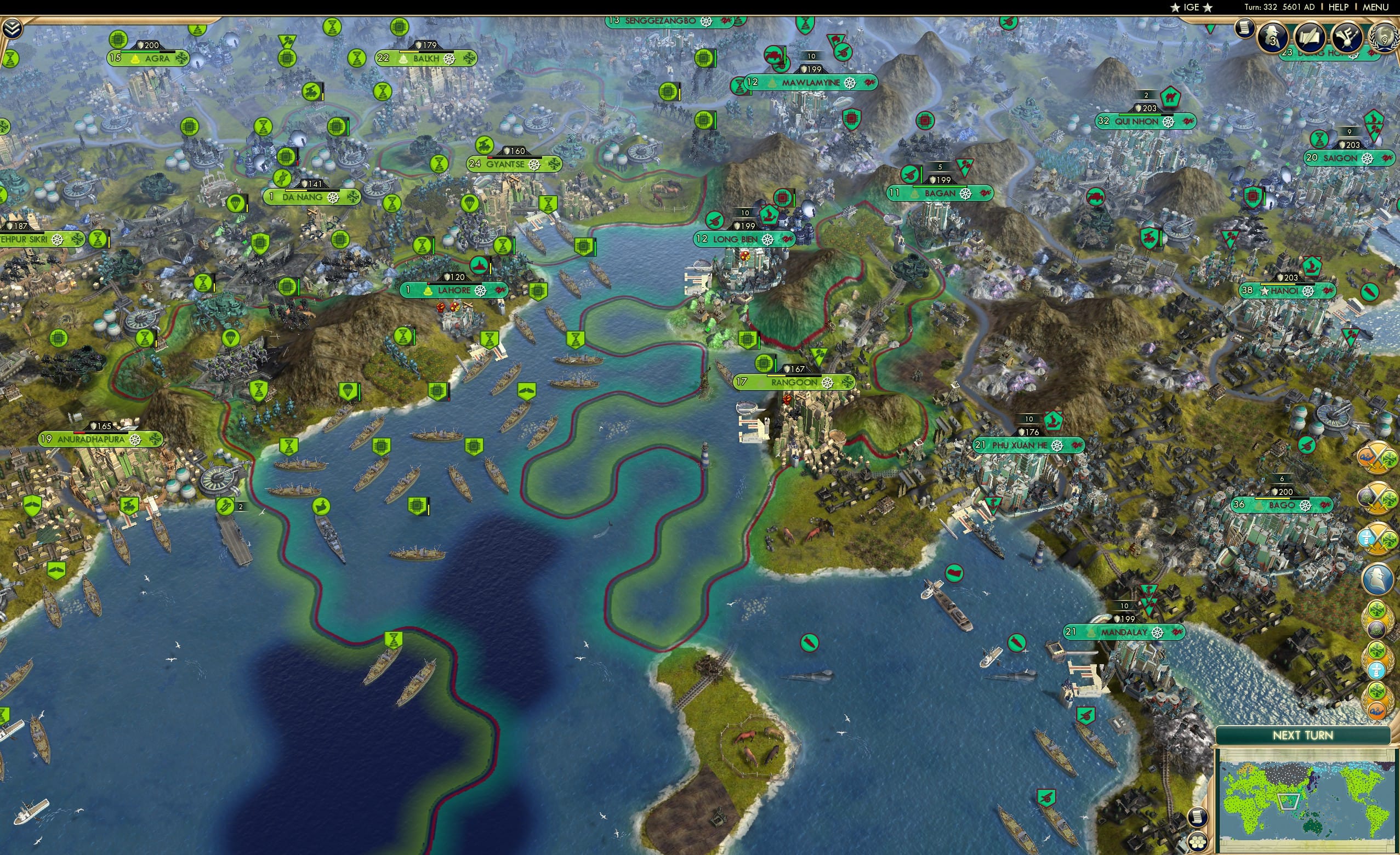1400x855 pixels.
Task: Open the diplomacy overview globe icon
Action: point(1385,37)
